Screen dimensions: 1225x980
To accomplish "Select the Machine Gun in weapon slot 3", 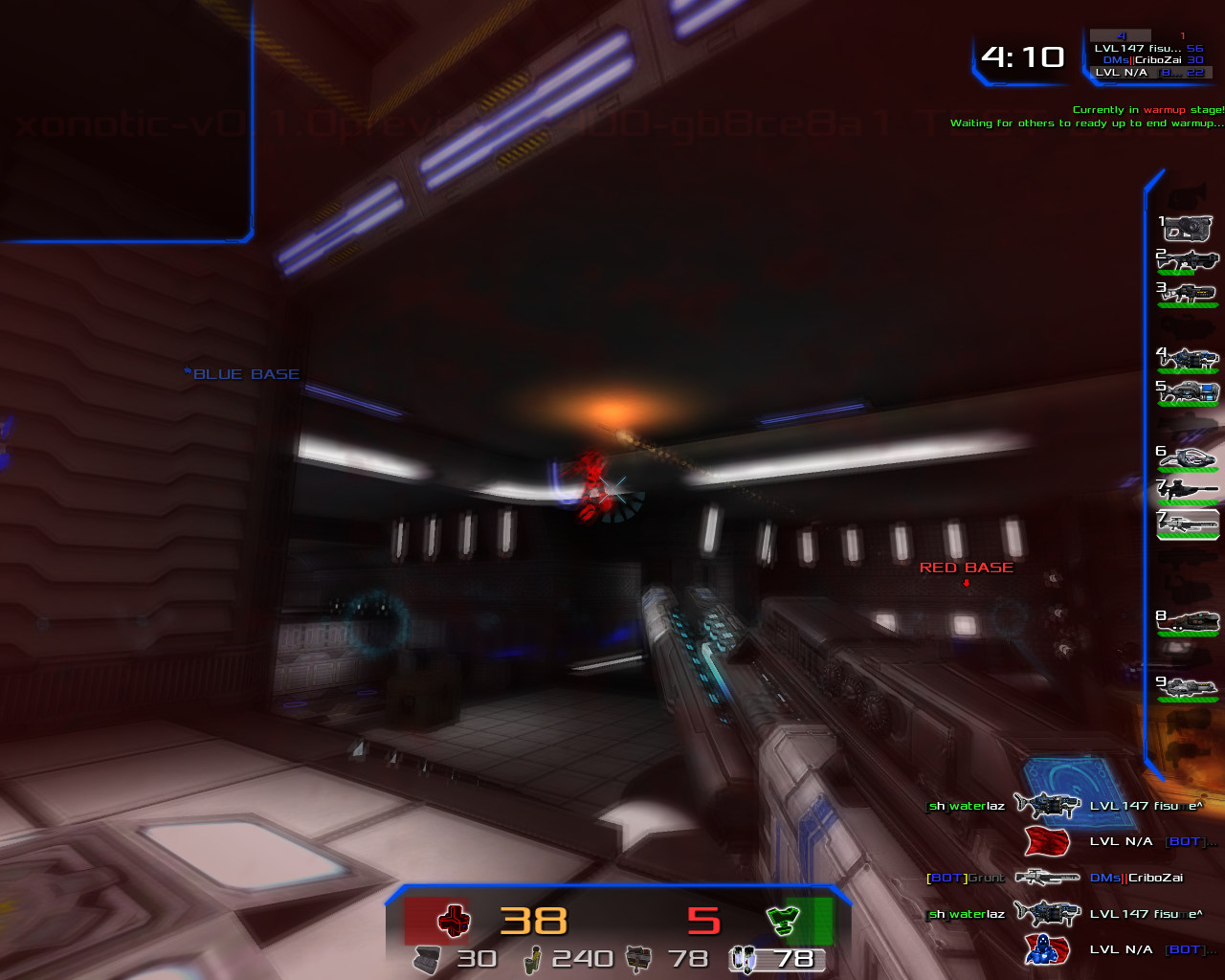I will pyautogui.click(x=1187, y=292).
